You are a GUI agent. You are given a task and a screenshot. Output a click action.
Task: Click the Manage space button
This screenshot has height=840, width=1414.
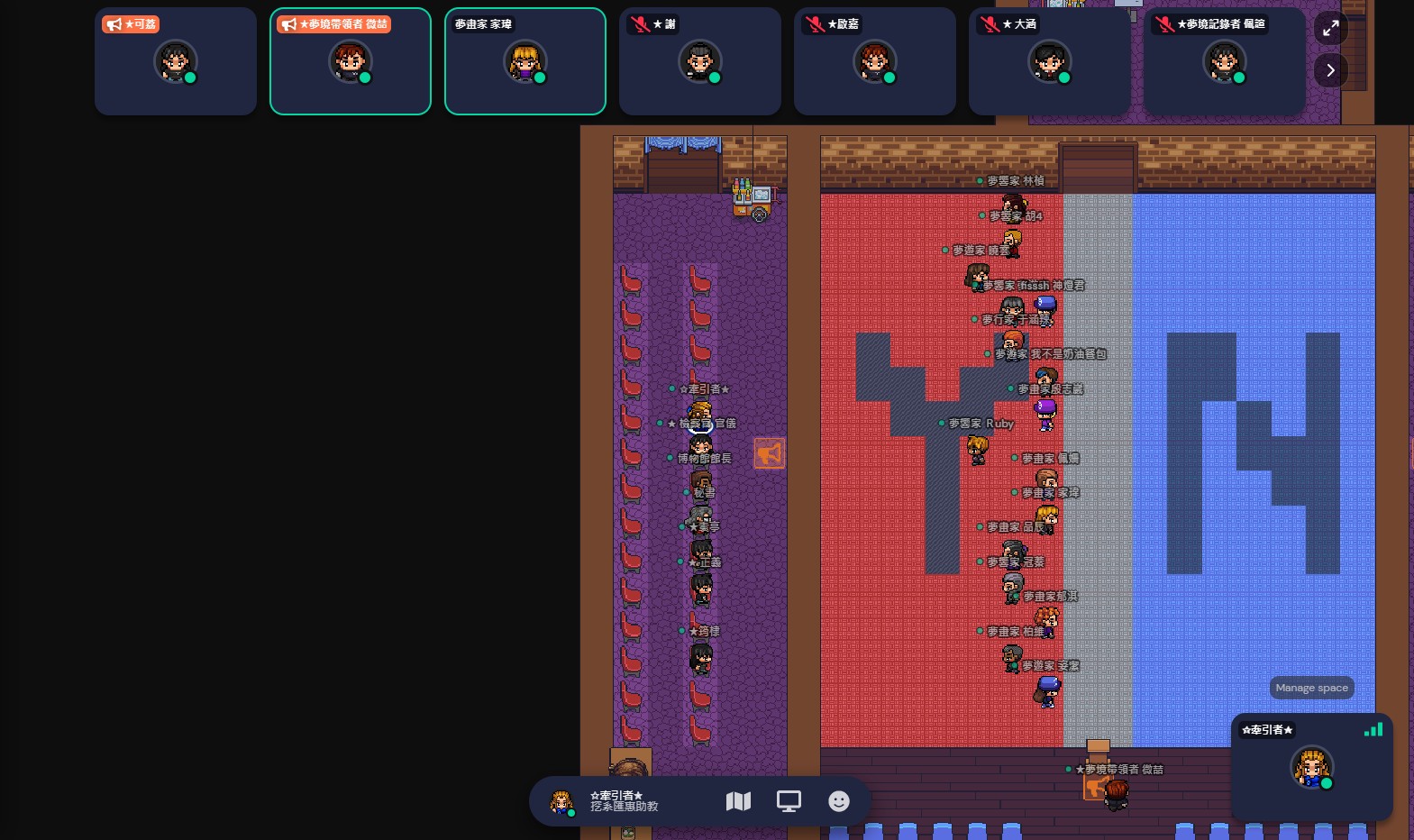[x=1311, y=688]
